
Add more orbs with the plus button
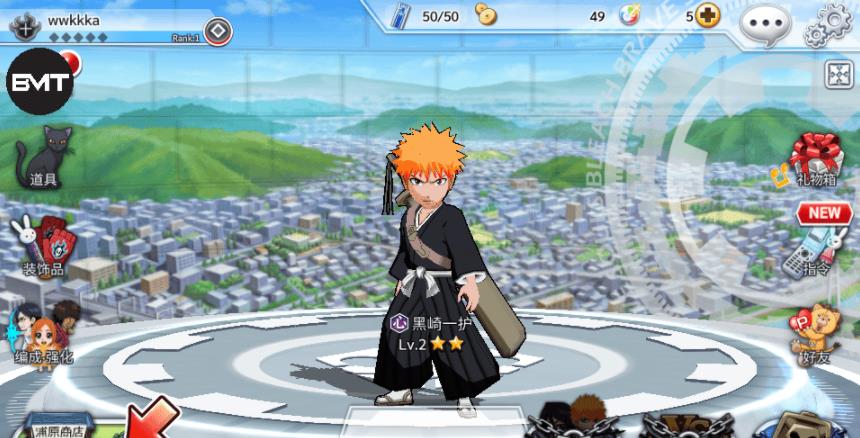(708, 16)
